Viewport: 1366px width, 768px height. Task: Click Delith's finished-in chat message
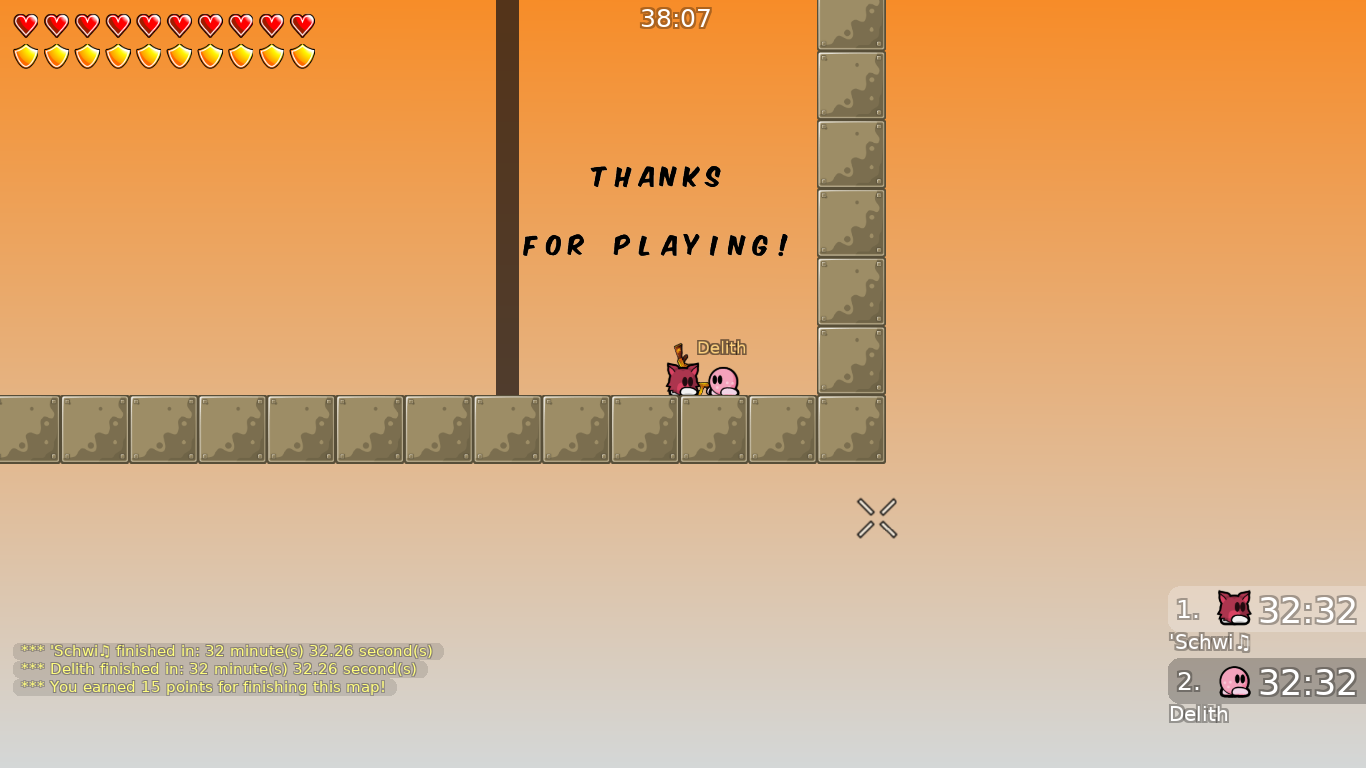pyautogui.click(x=216, y=669)
